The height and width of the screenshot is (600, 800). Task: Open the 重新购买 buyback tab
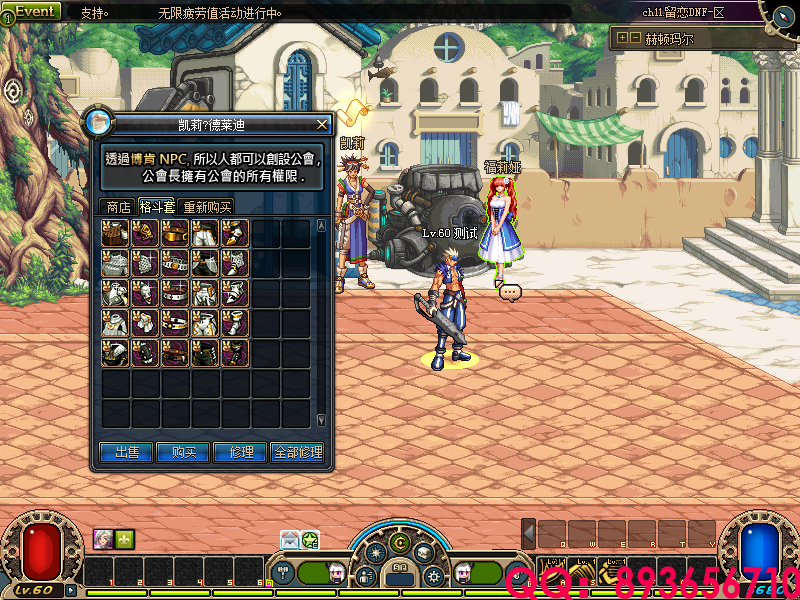[207, 207]
